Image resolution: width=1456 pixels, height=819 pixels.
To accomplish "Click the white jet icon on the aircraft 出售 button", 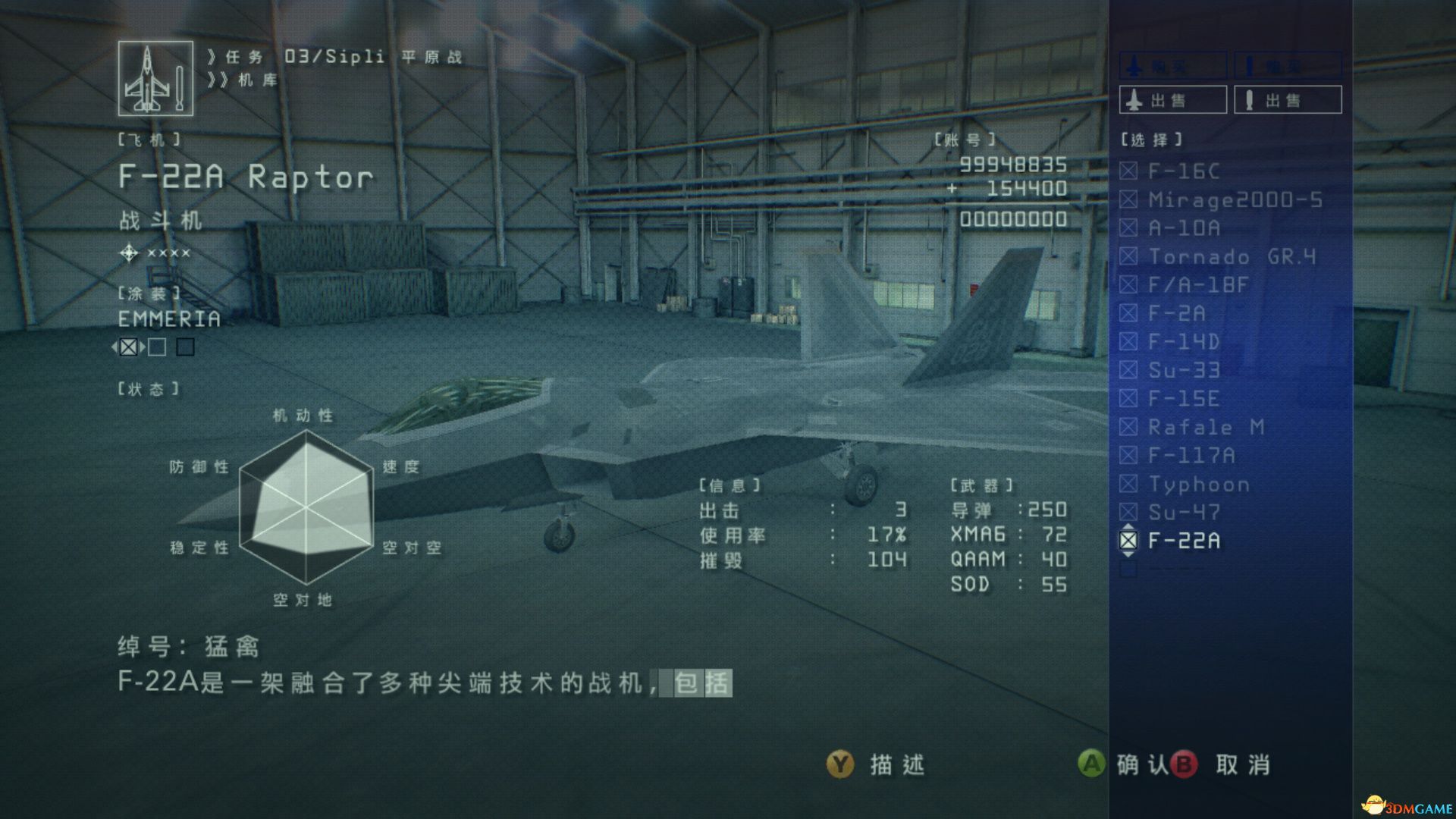I will coord(1134,99).
